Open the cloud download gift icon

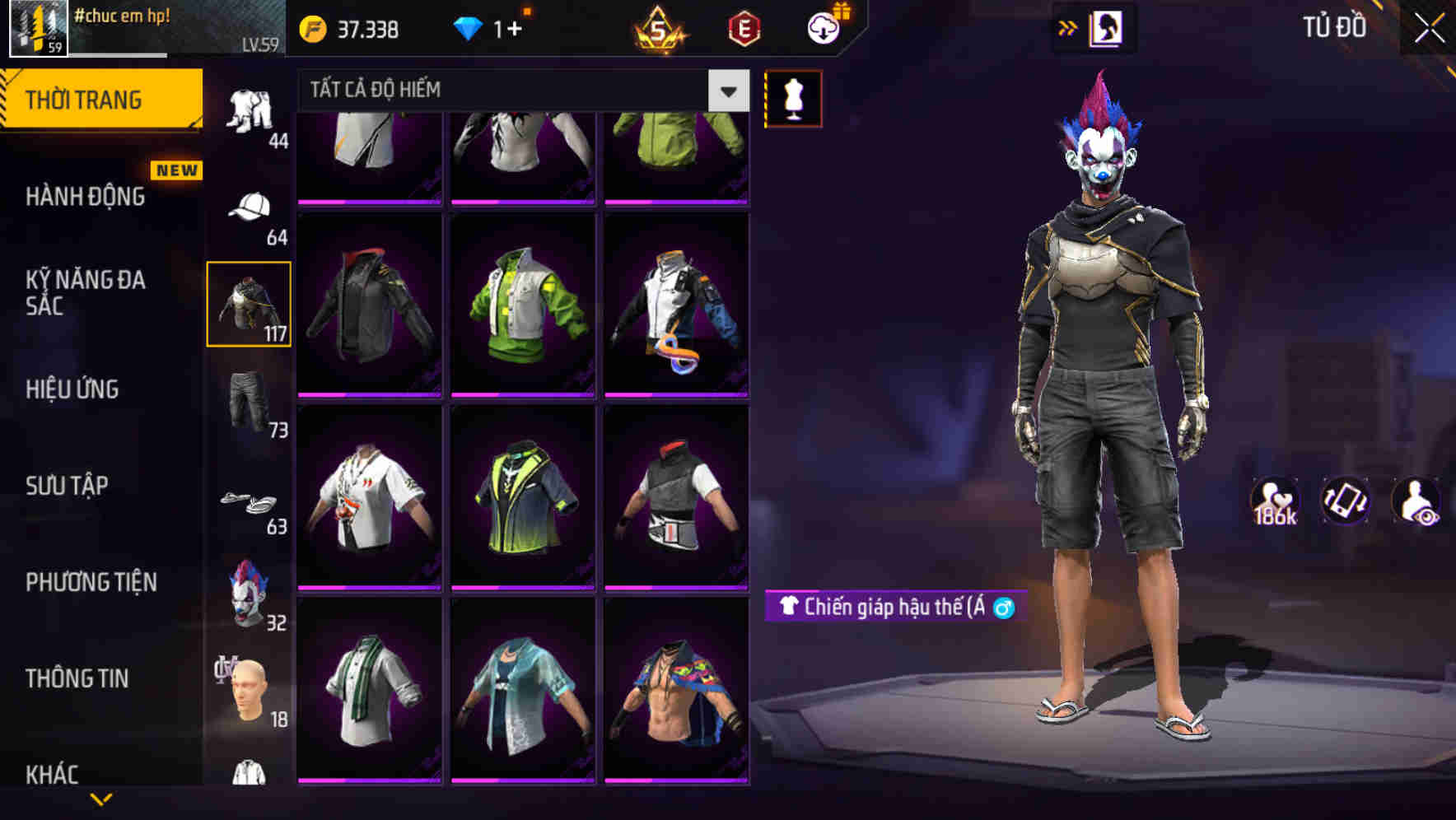coord(823,27)
